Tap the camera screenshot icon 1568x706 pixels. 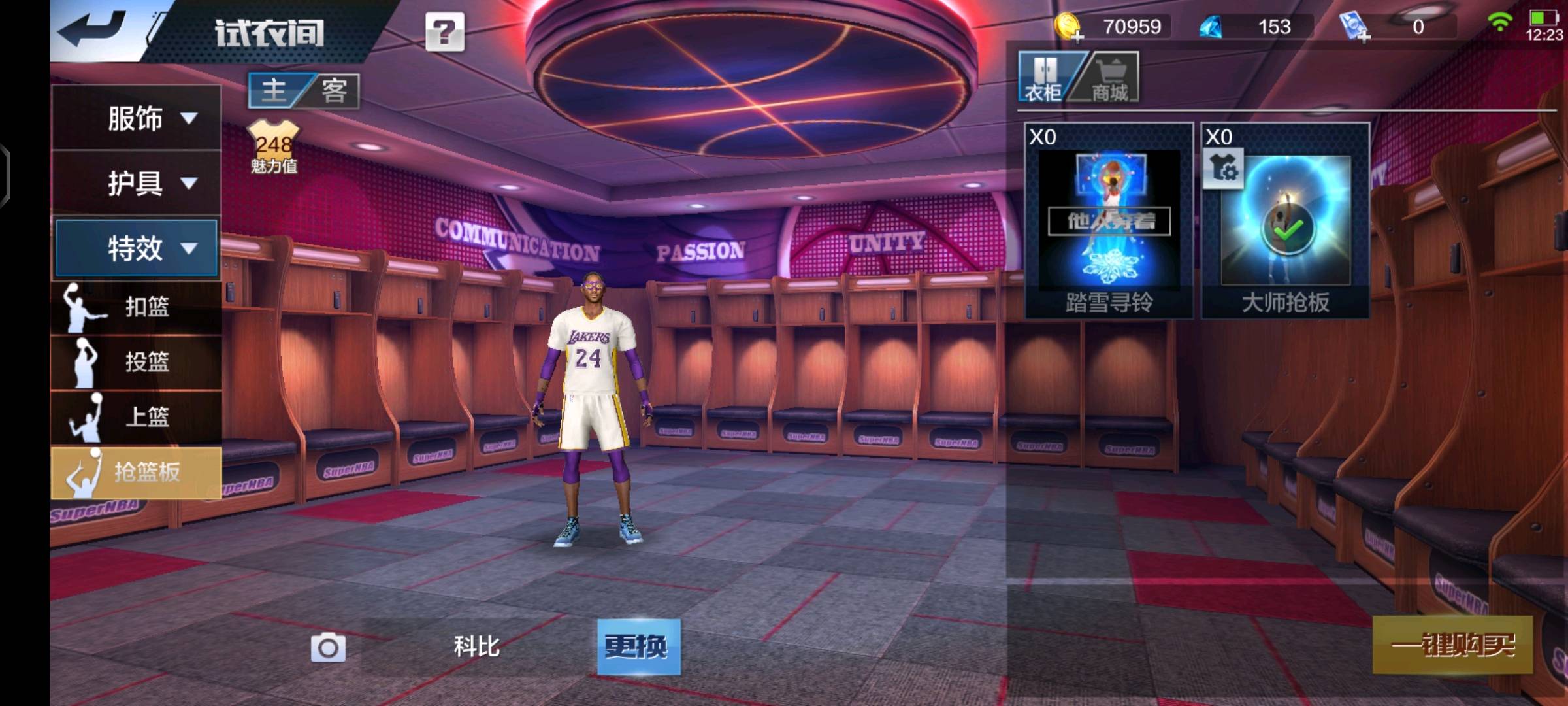click(x=328, y=647)
